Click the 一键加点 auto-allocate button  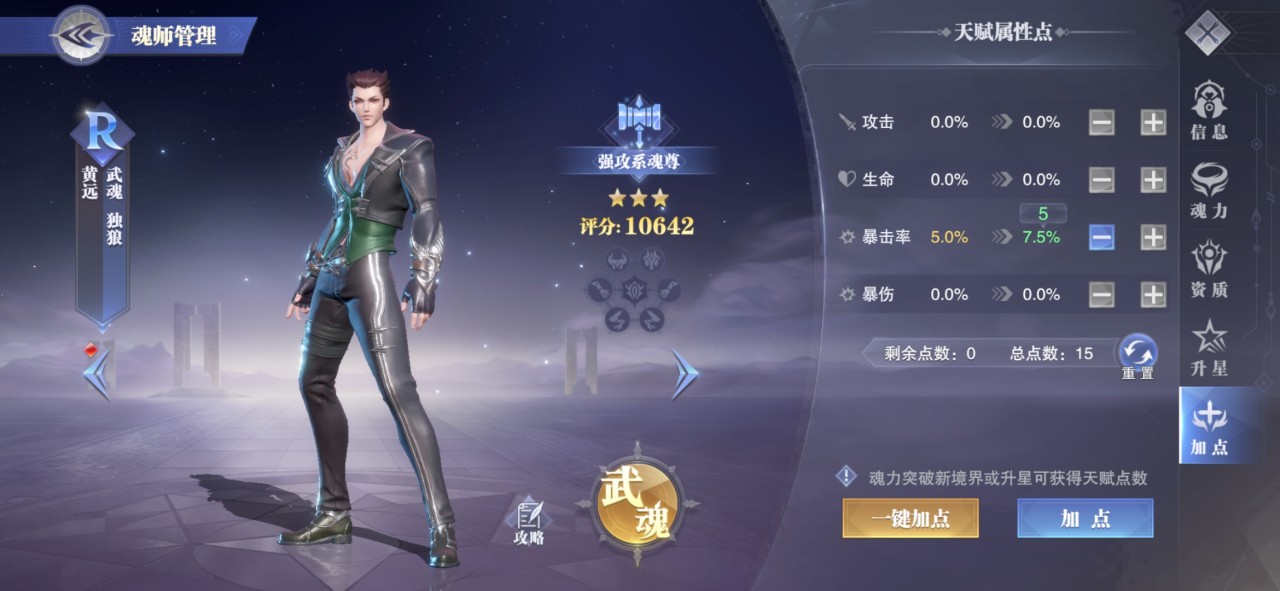click(910, 518)
